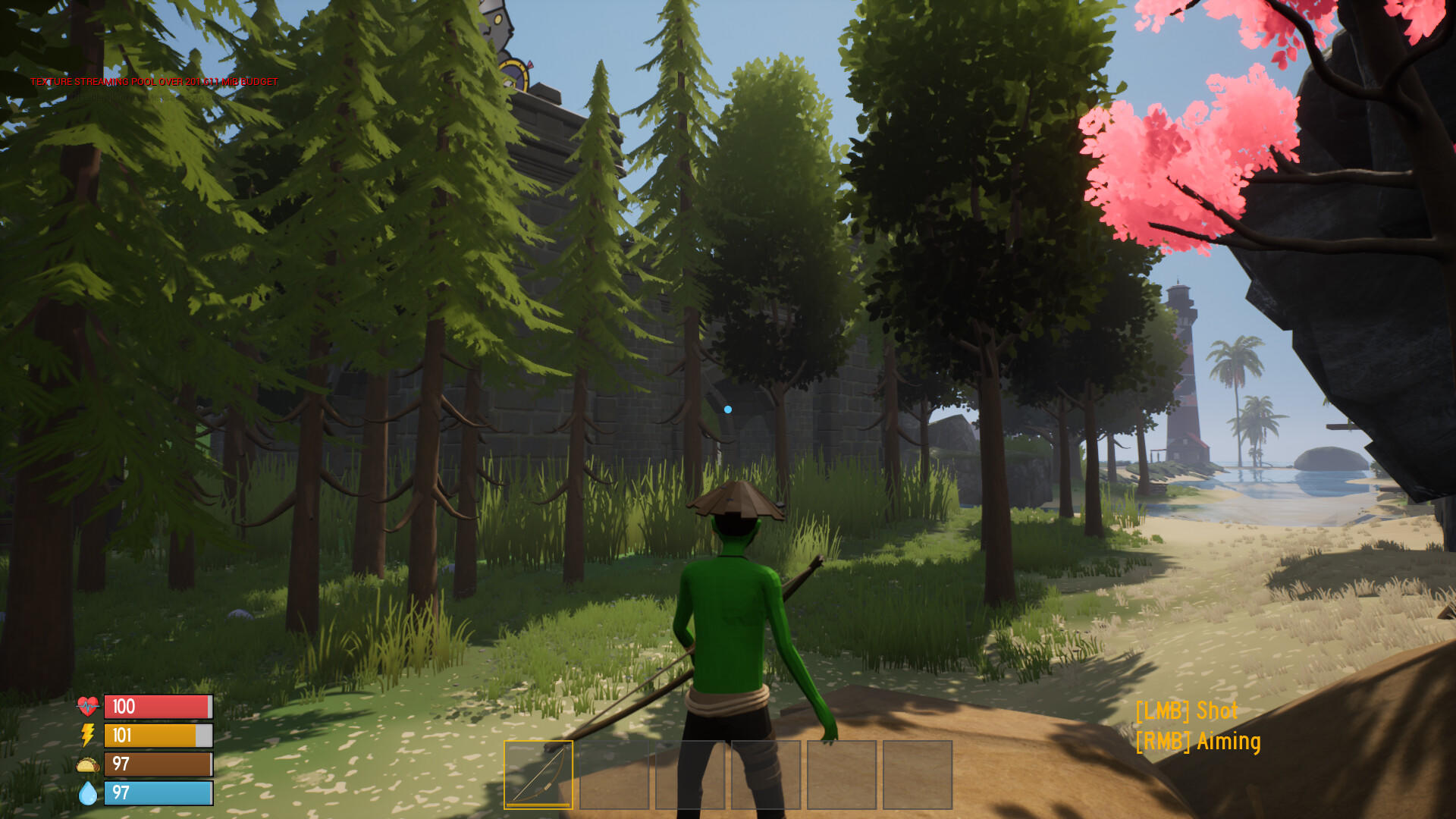Click the [LMB] Shot hint text
This screenshot has width=1456, height=819.
(1187, 711)
